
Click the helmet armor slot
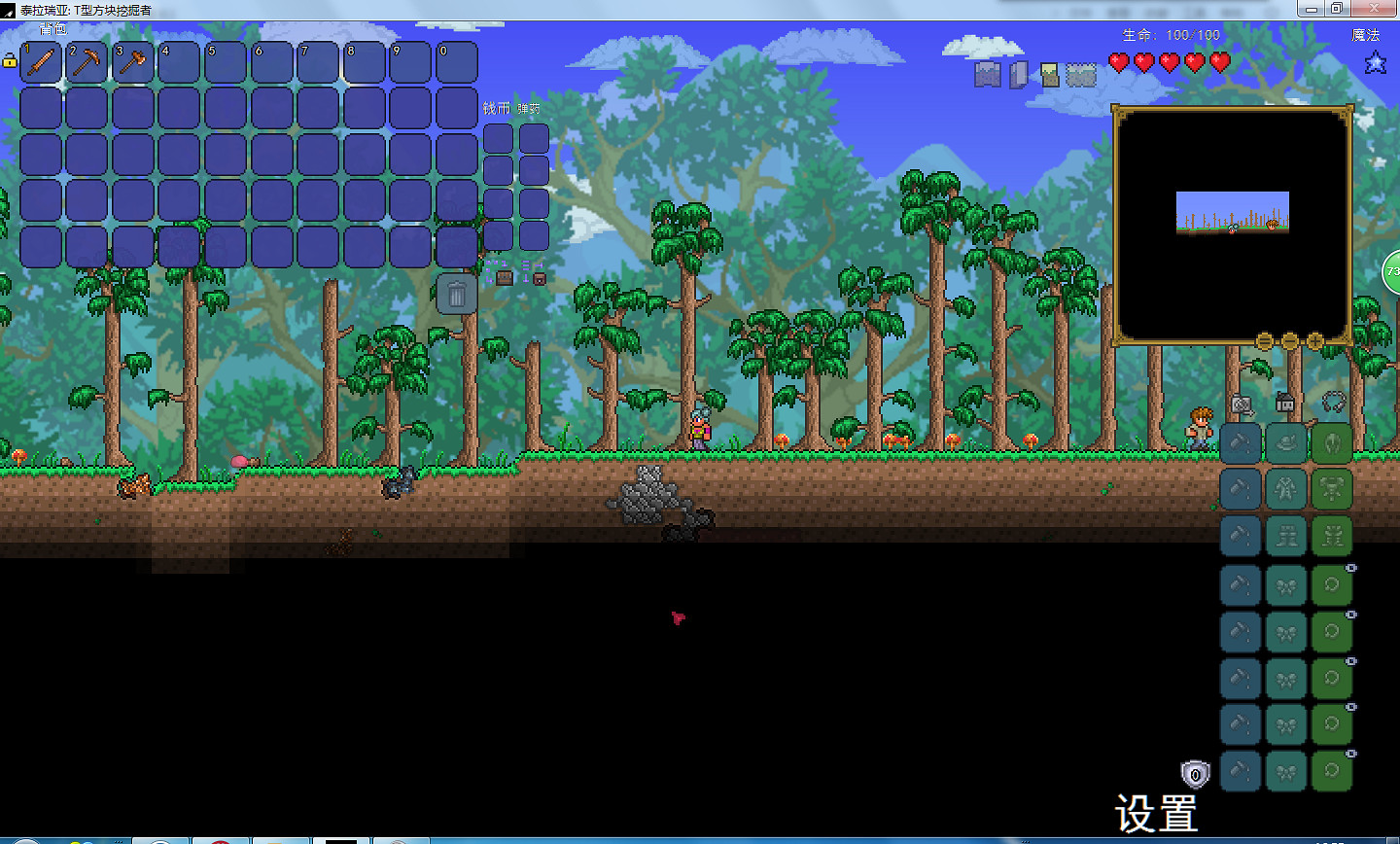pyautogui.click(x=1332, y=443)
